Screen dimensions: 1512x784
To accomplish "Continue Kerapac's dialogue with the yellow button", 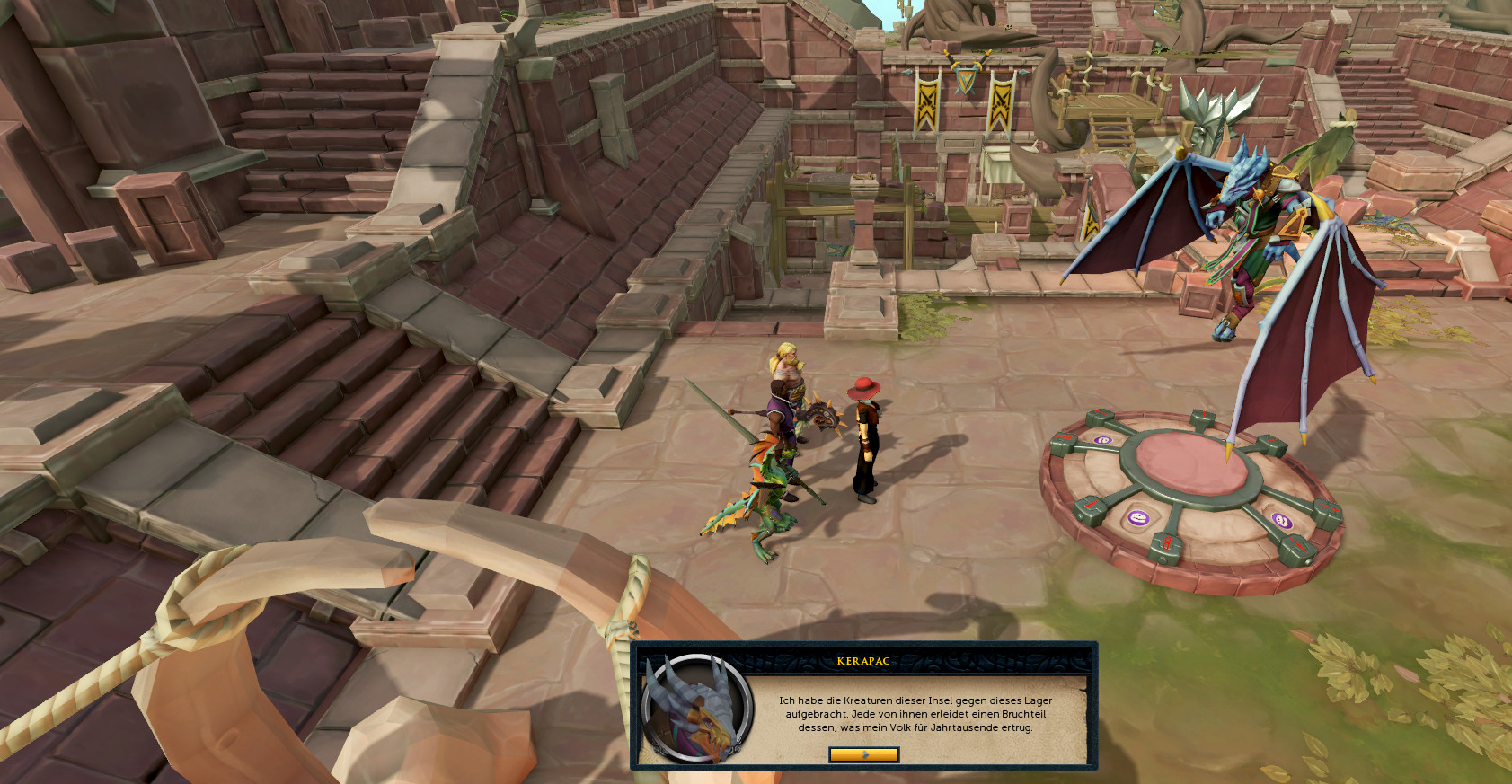I will coord(863,754).
